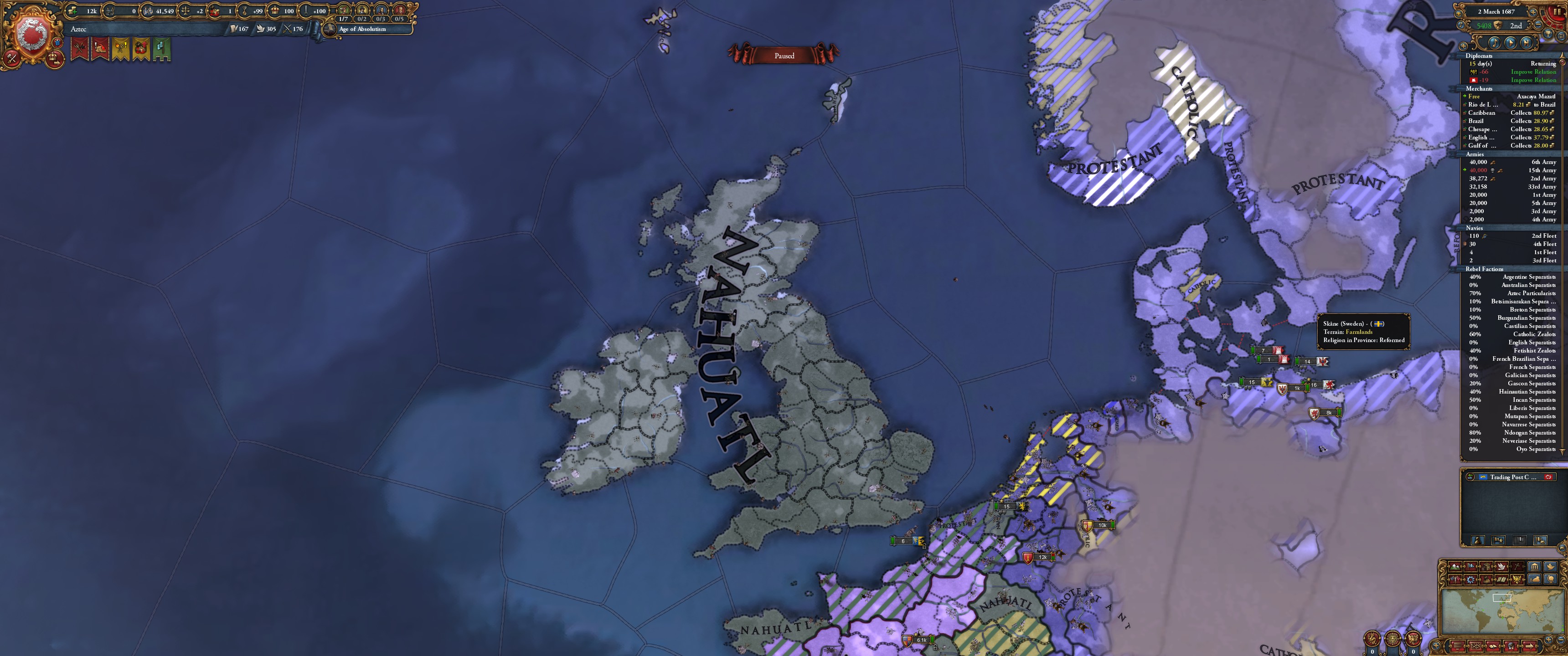Click the Improve Relation link under Diplomats
Screen dimensions: 1568x656
click(1532, 71)
